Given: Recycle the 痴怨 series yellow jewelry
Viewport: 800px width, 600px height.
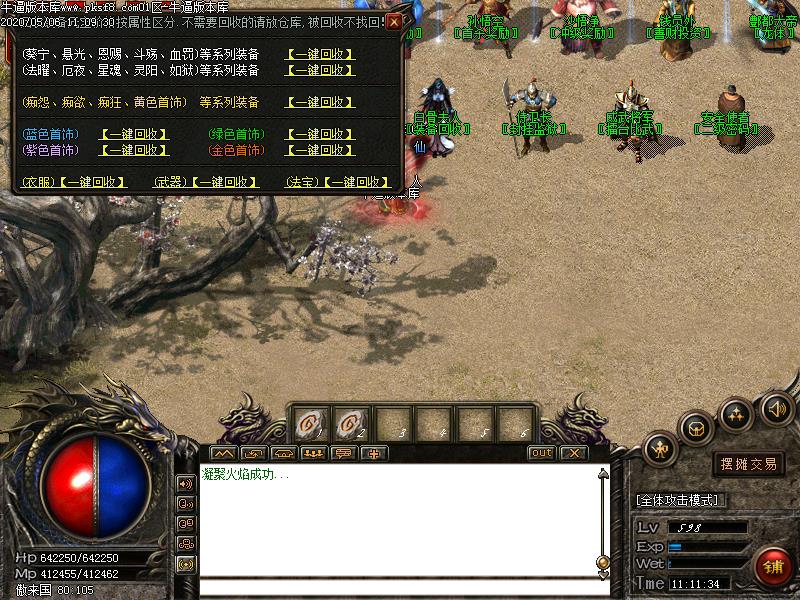Looking at the screenshot, I should pyautogui.click(x=320, y=102).
